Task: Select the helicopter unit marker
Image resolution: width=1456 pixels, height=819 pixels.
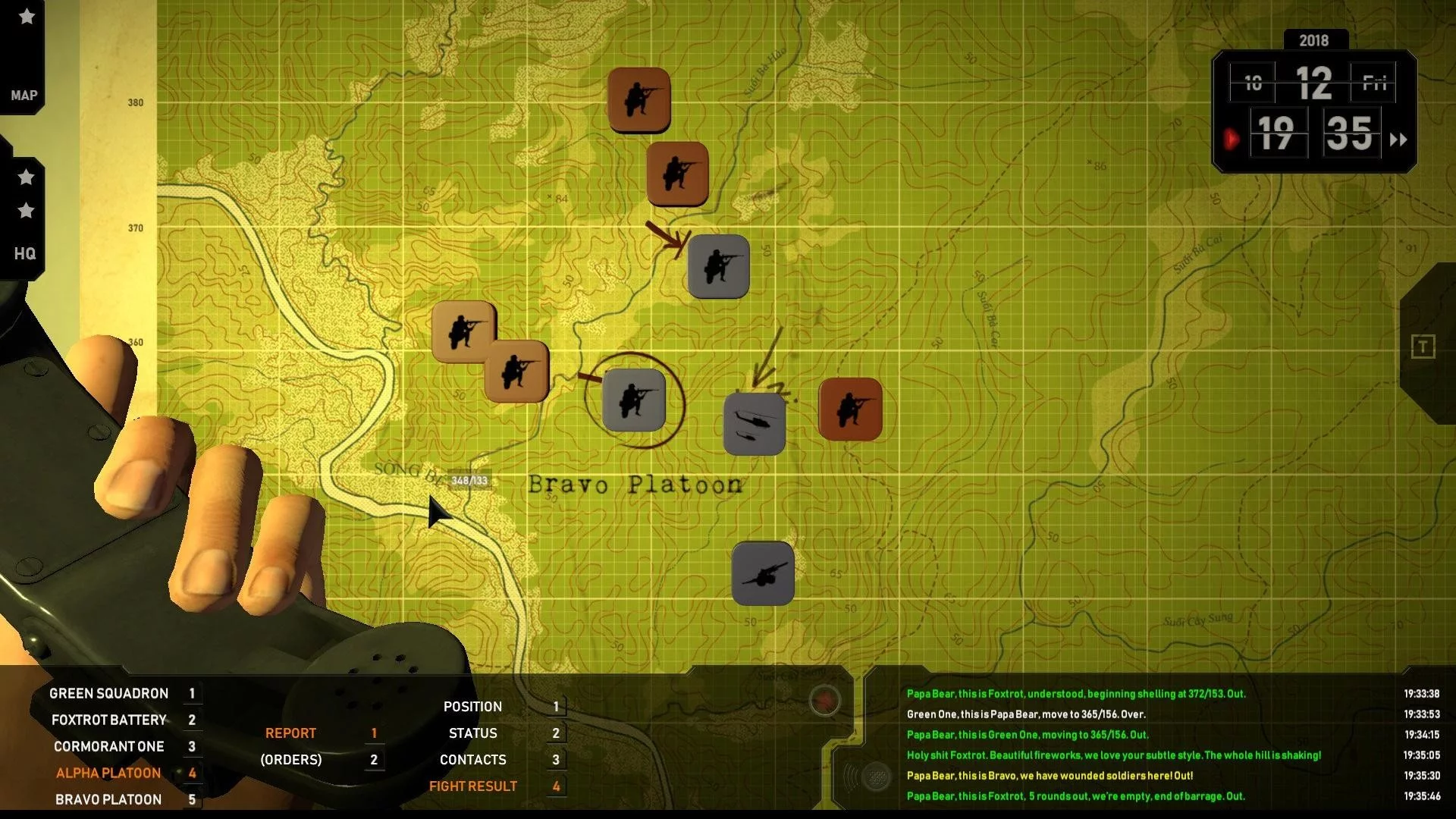Action: 754,424
